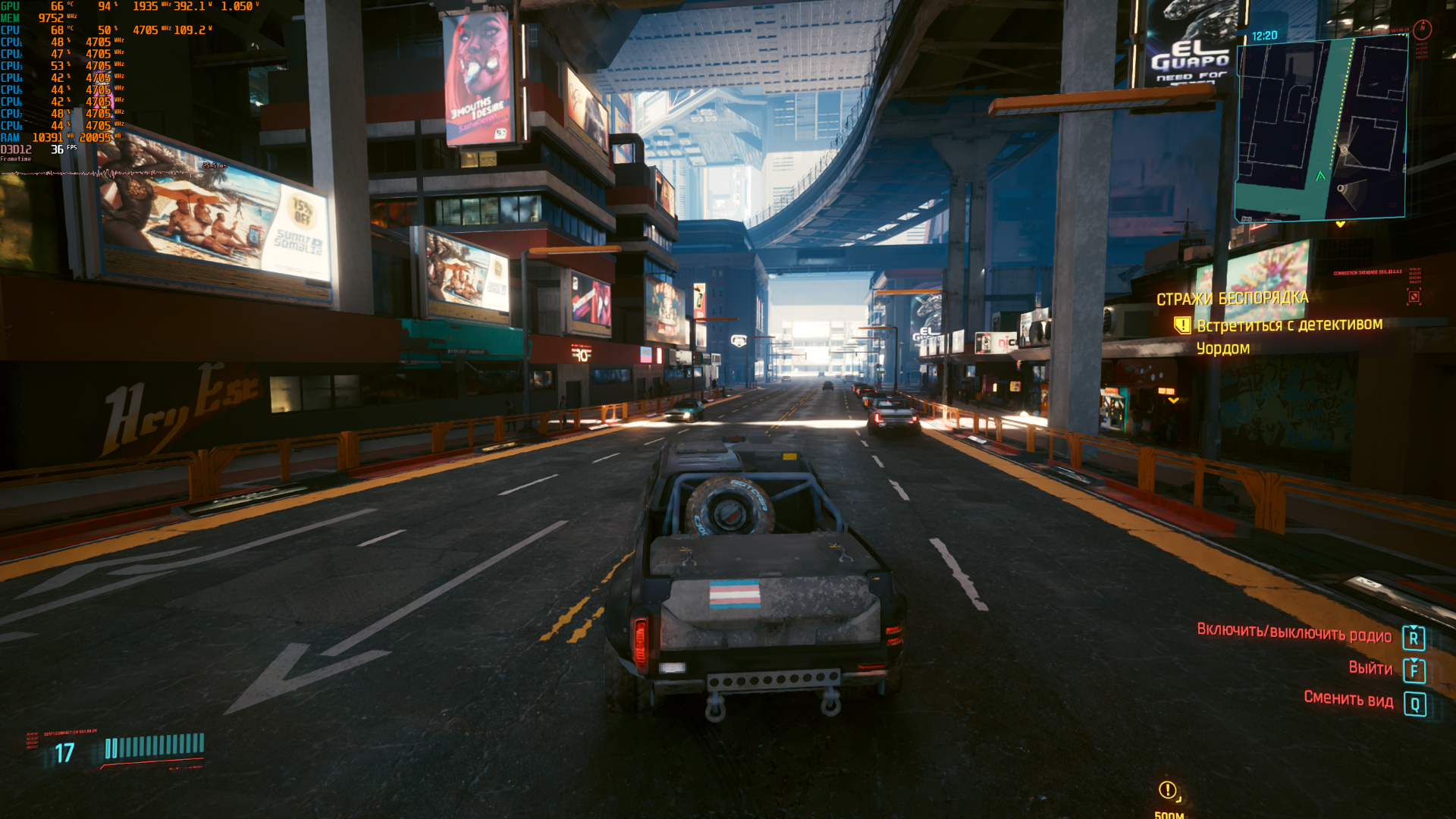
Task: Click the objective «Встретиться с детективом Уордом»
Action: coord(1289,336)
